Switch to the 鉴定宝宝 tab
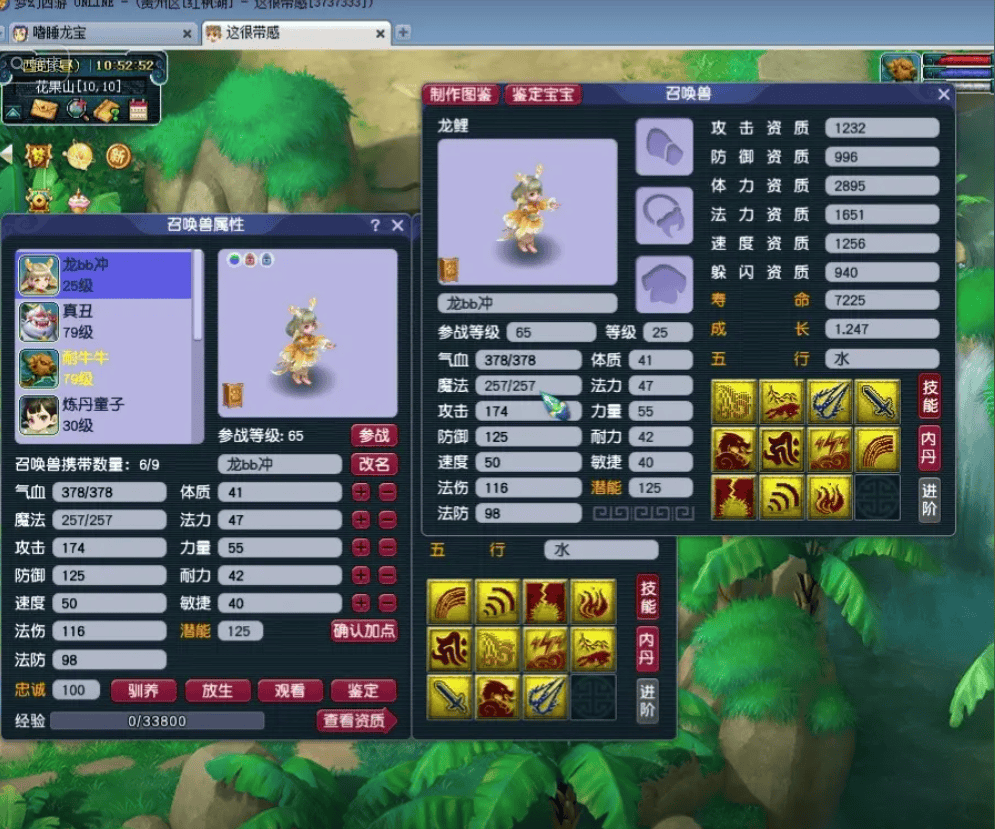 (543, 94)
